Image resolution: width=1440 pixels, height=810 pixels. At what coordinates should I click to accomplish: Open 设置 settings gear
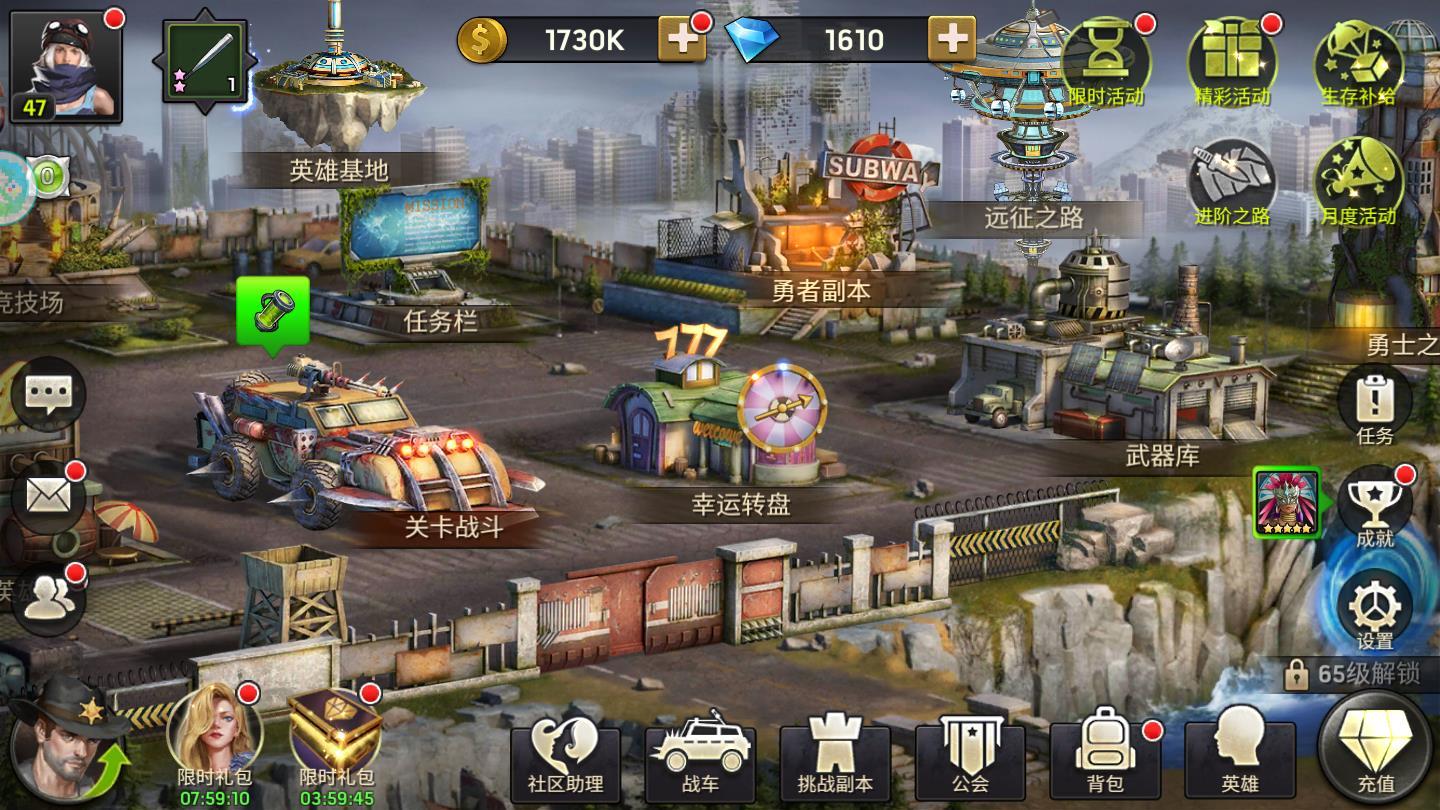coord(1374,610)
